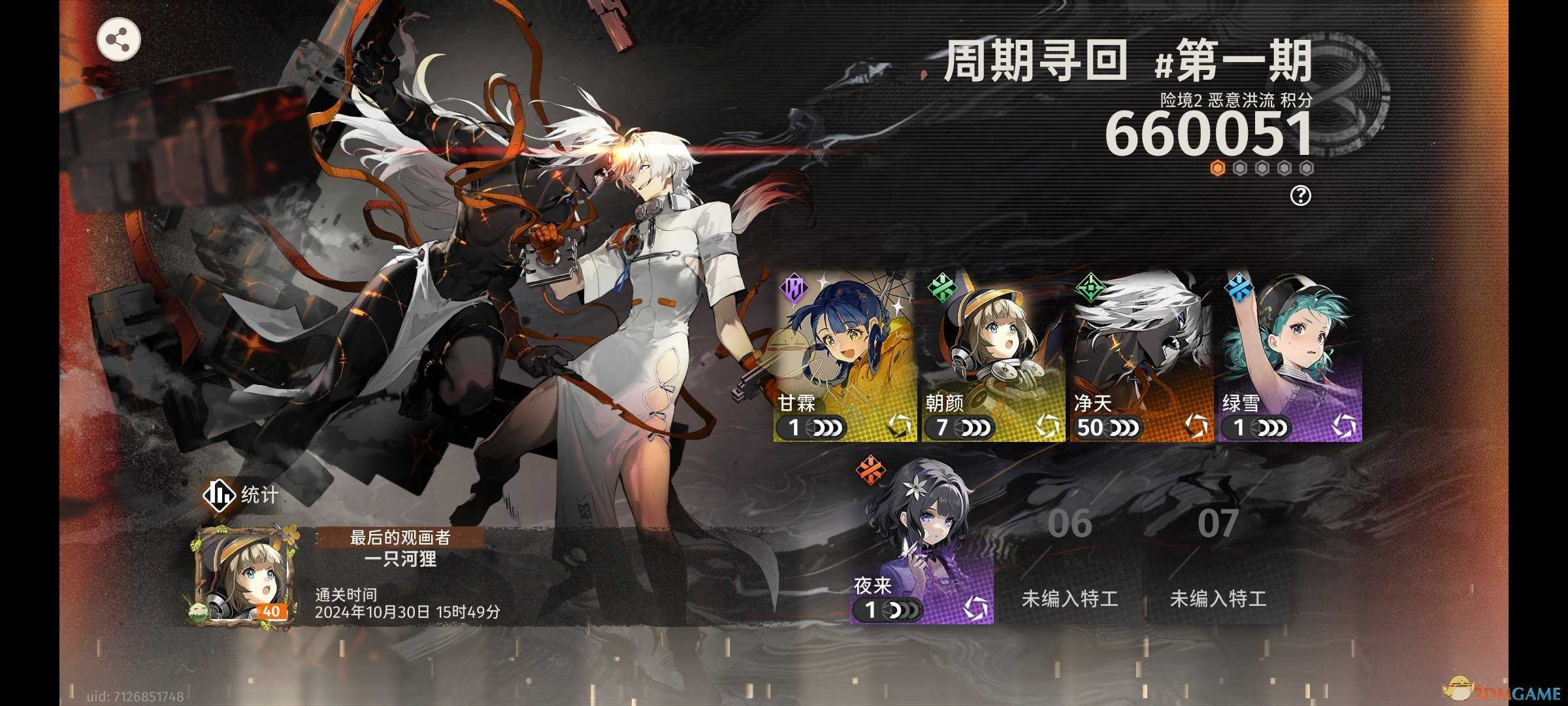
Task: Click the share icon in the top left corner
Action: tap(121, 39)
